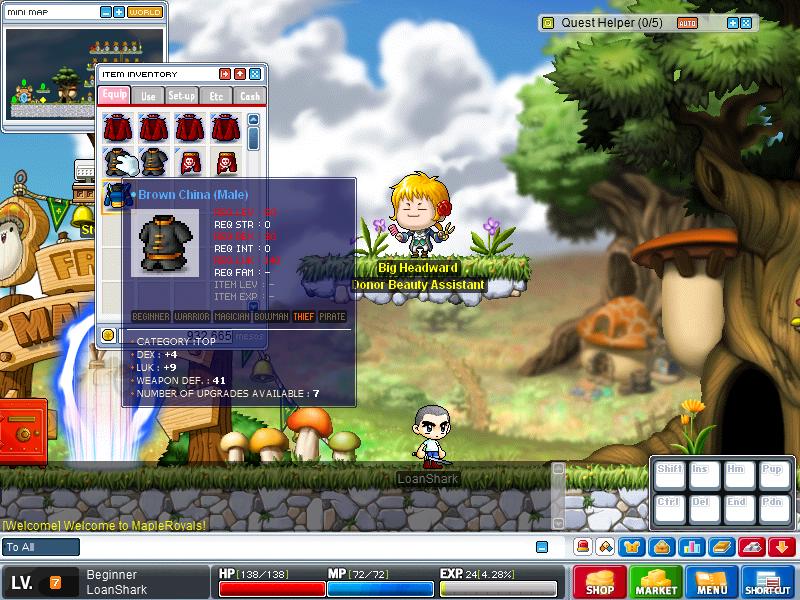Toggle the Quest Helper AUTO button

pyautogui.click(x=688, y=22)
